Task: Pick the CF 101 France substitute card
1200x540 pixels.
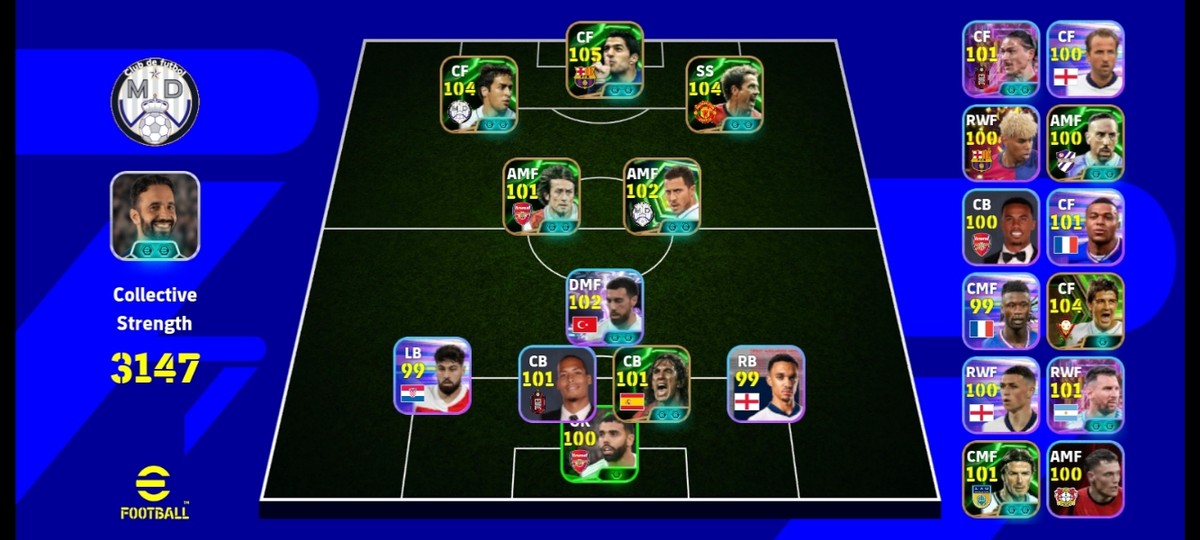Action: (x=1085, y=227)
